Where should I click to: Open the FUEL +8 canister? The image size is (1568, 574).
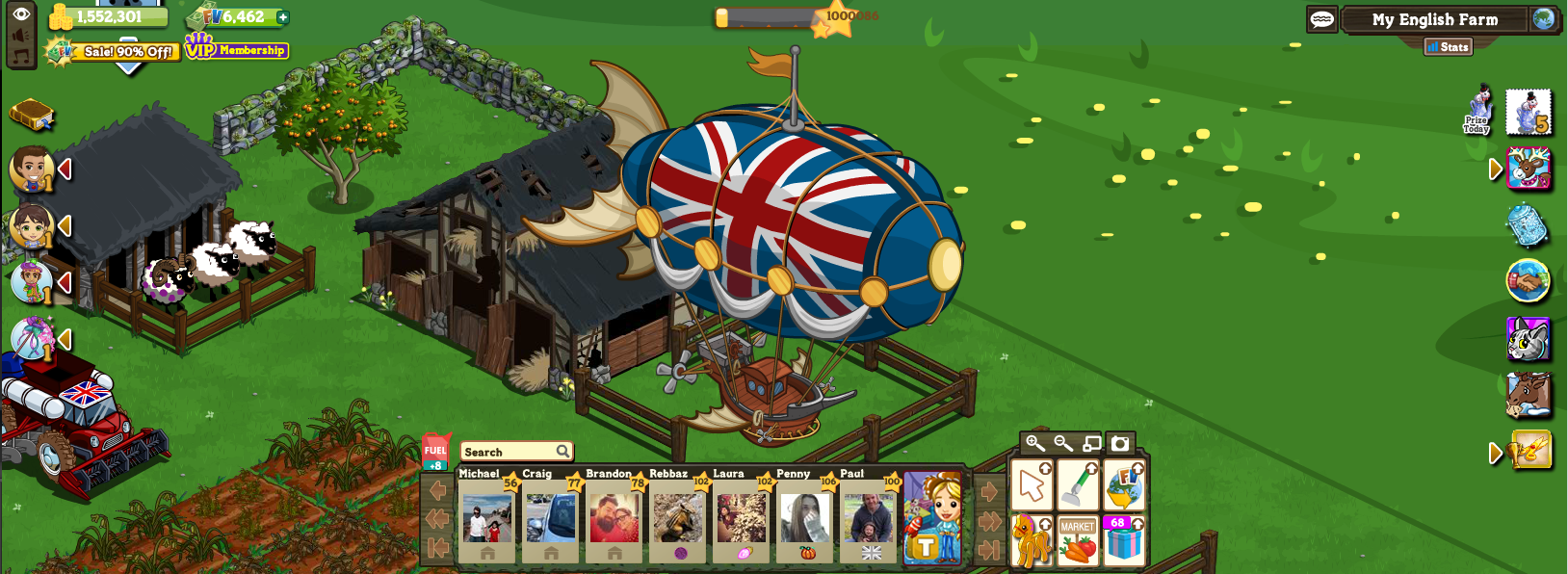pos(435,451)
